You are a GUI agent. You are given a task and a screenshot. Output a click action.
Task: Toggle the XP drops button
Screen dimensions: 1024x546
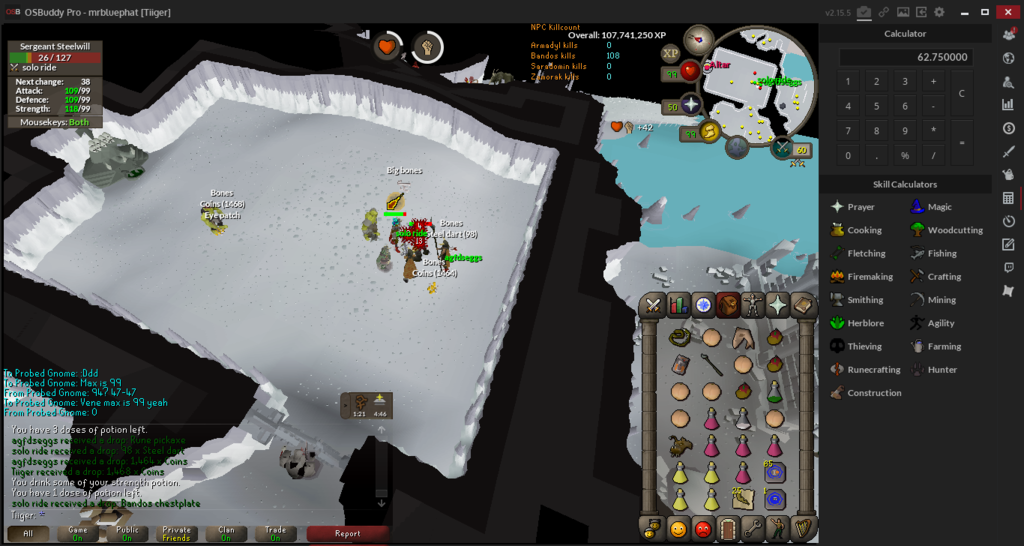click(670, 53)
